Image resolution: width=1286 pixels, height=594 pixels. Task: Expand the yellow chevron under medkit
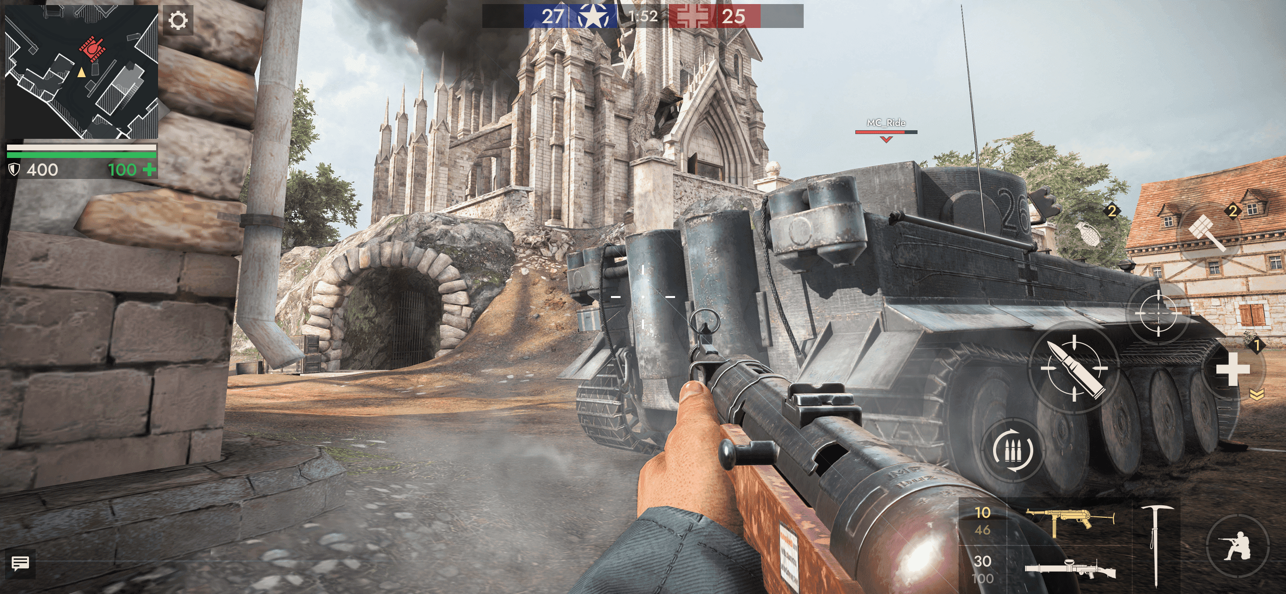(x=1257, y=395)
